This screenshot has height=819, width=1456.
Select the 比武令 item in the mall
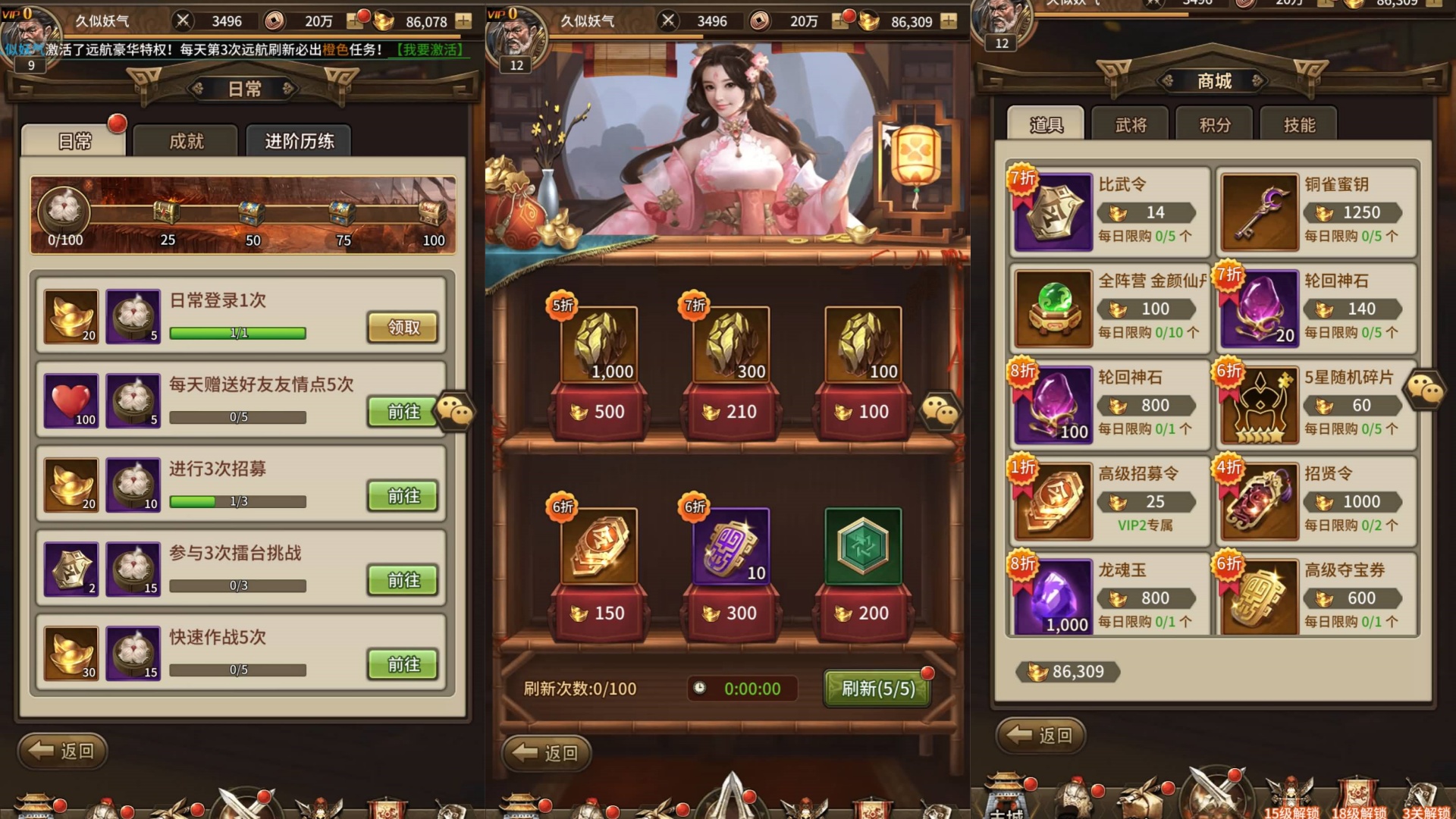pyautogui.click(x=1053, y=212)
